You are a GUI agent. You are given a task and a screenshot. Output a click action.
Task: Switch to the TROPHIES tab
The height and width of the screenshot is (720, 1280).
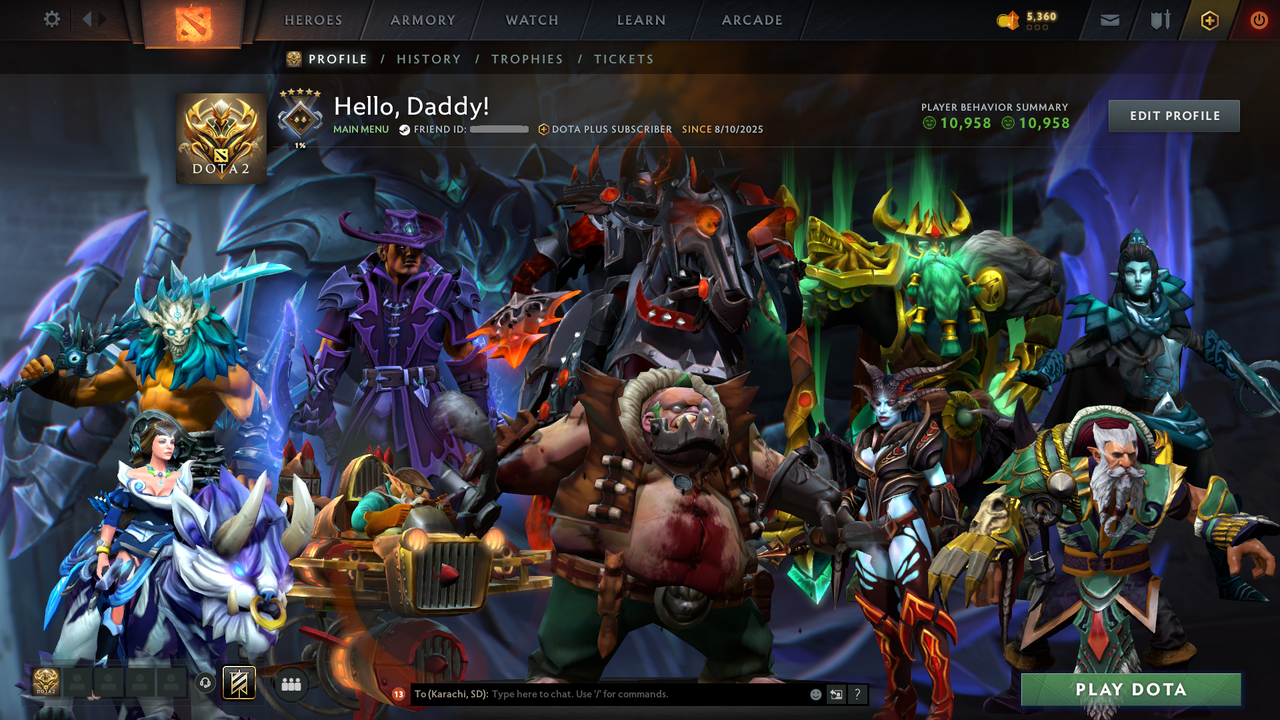click(527, 59)
